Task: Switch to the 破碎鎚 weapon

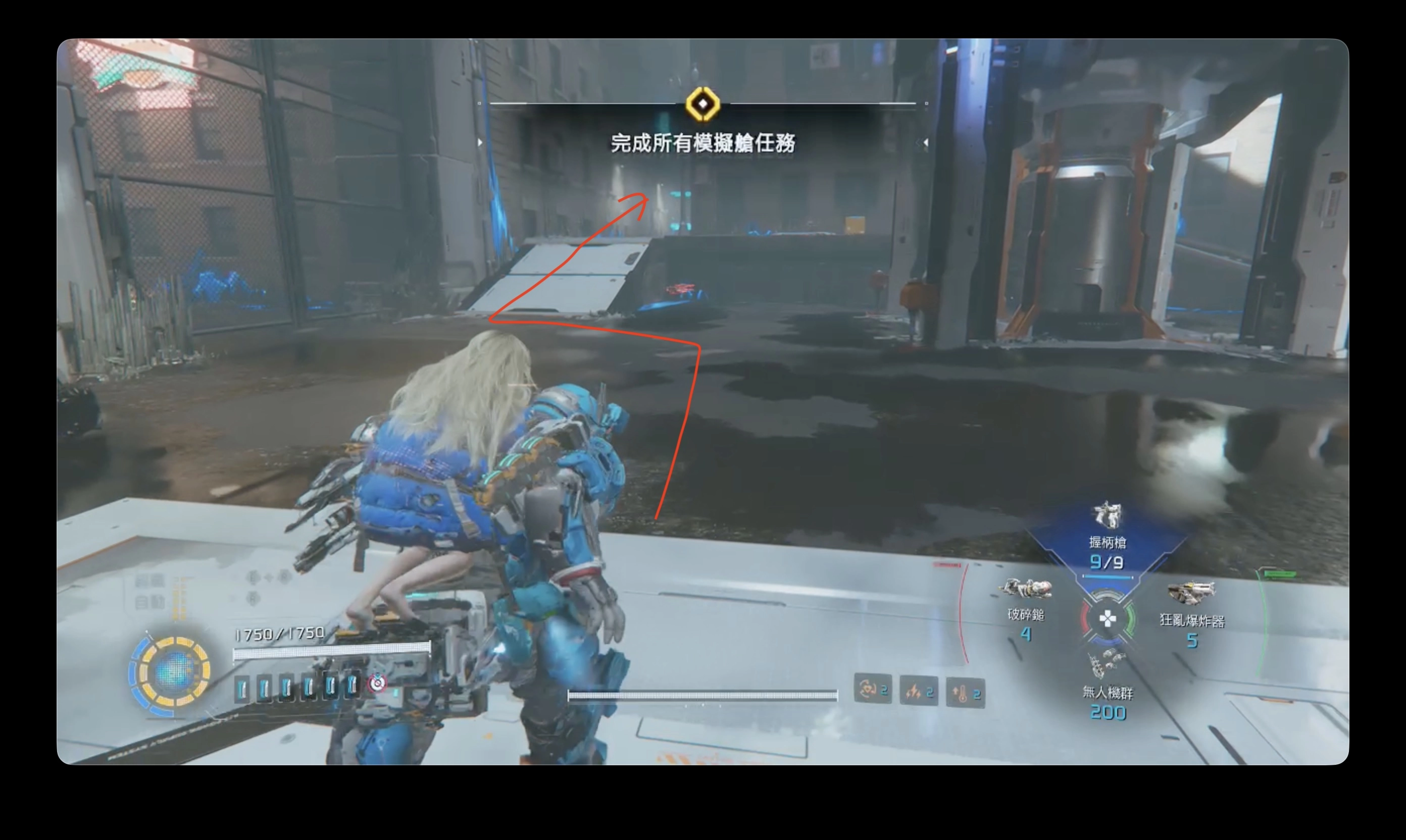Action: pos(1025,589)
